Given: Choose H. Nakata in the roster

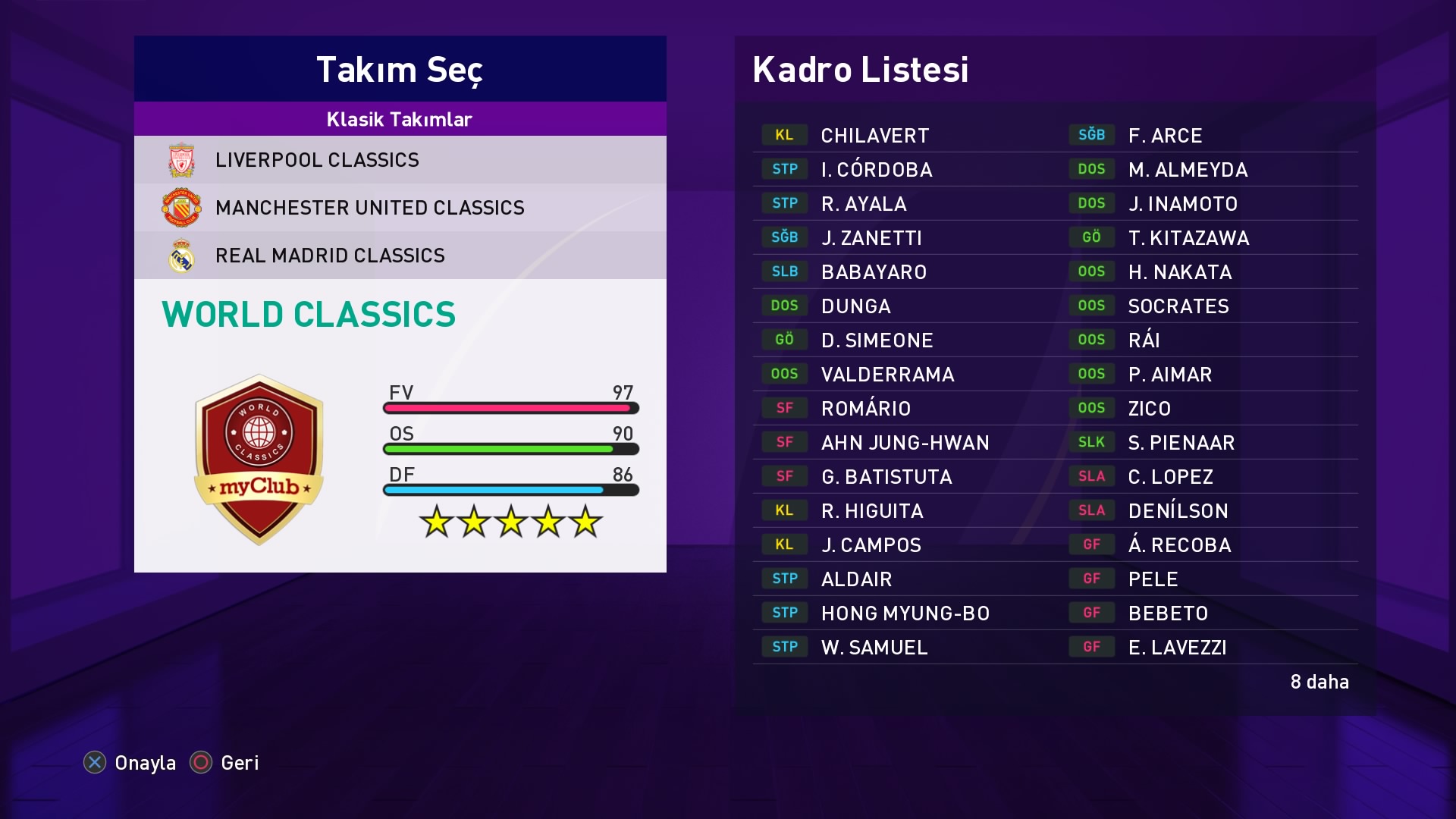Looking at the screenshot, I should 1179,272.
